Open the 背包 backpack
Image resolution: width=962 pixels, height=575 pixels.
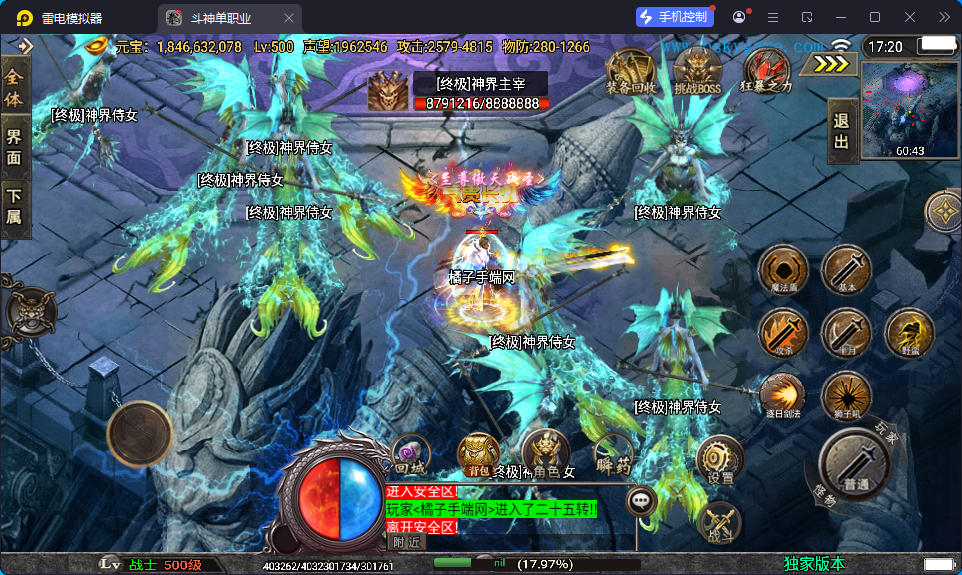point(479,455)
